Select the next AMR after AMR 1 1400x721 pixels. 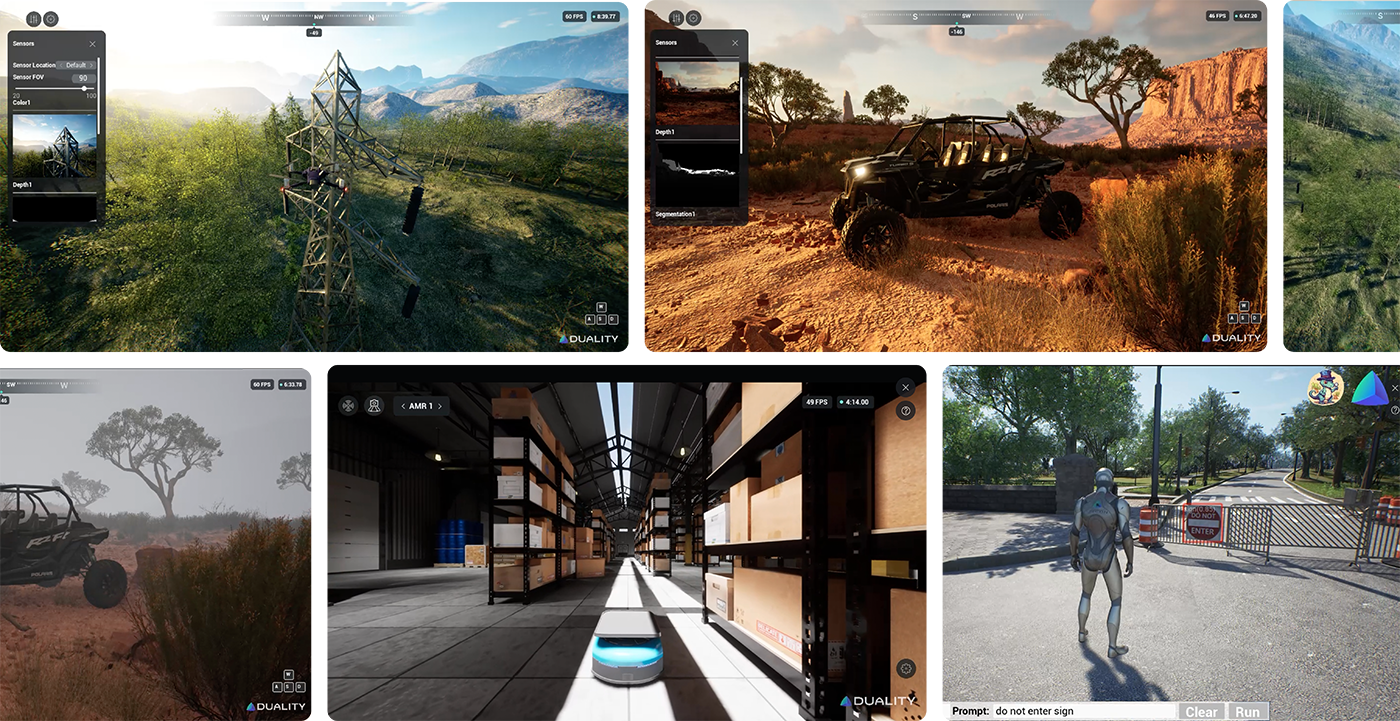438,406
